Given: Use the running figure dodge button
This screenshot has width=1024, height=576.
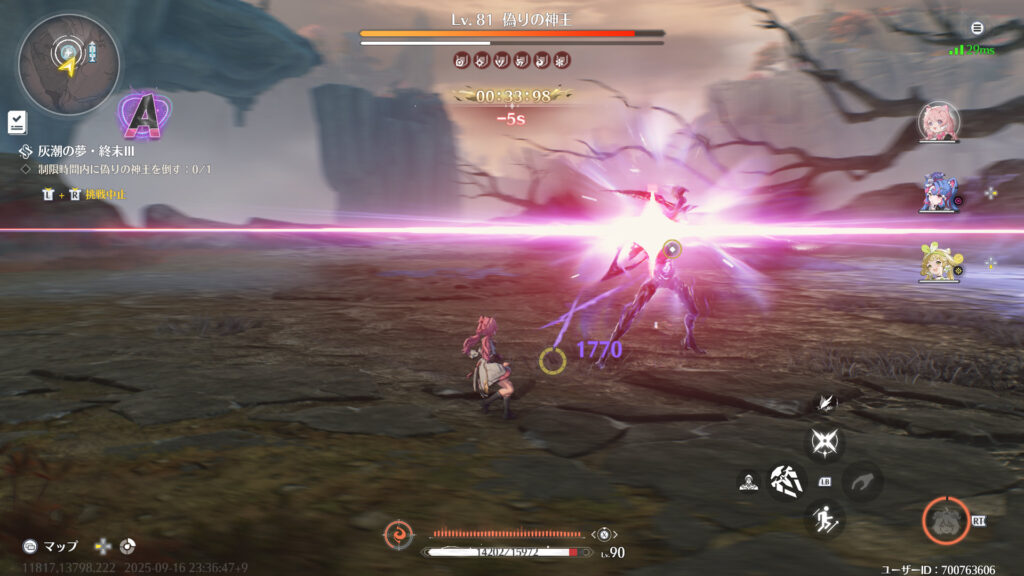Looking at the screenshot, I should [x=825, y=519].
